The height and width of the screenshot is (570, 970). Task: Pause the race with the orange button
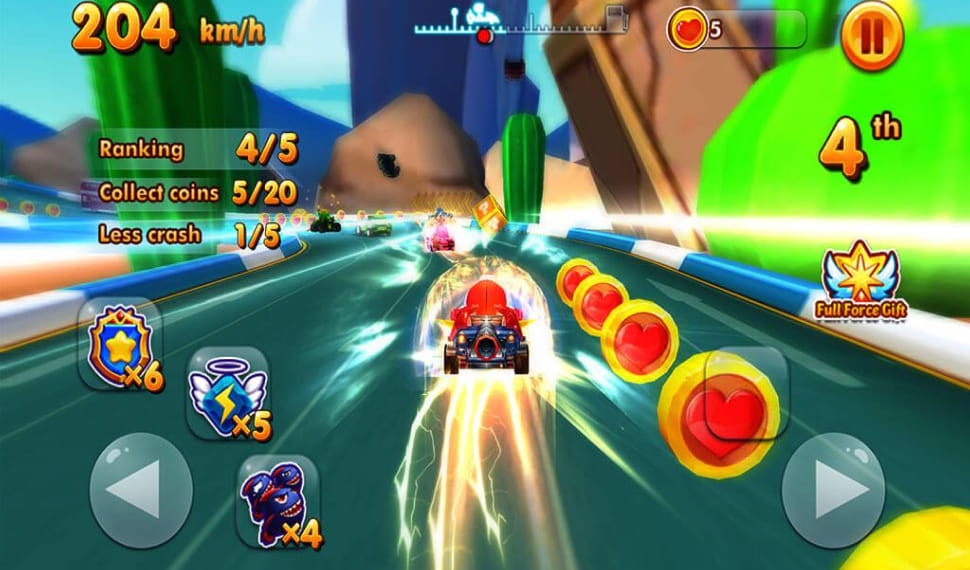point(871,36)
